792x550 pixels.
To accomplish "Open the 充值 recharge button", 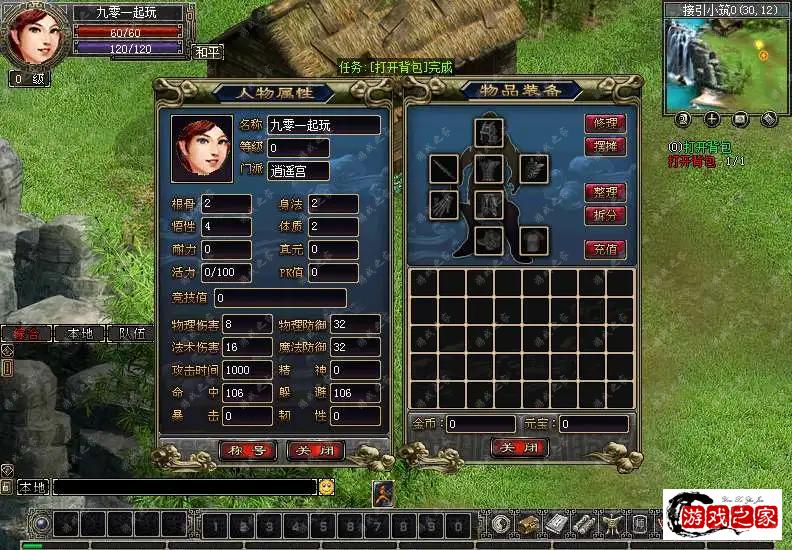I will 606,249.
